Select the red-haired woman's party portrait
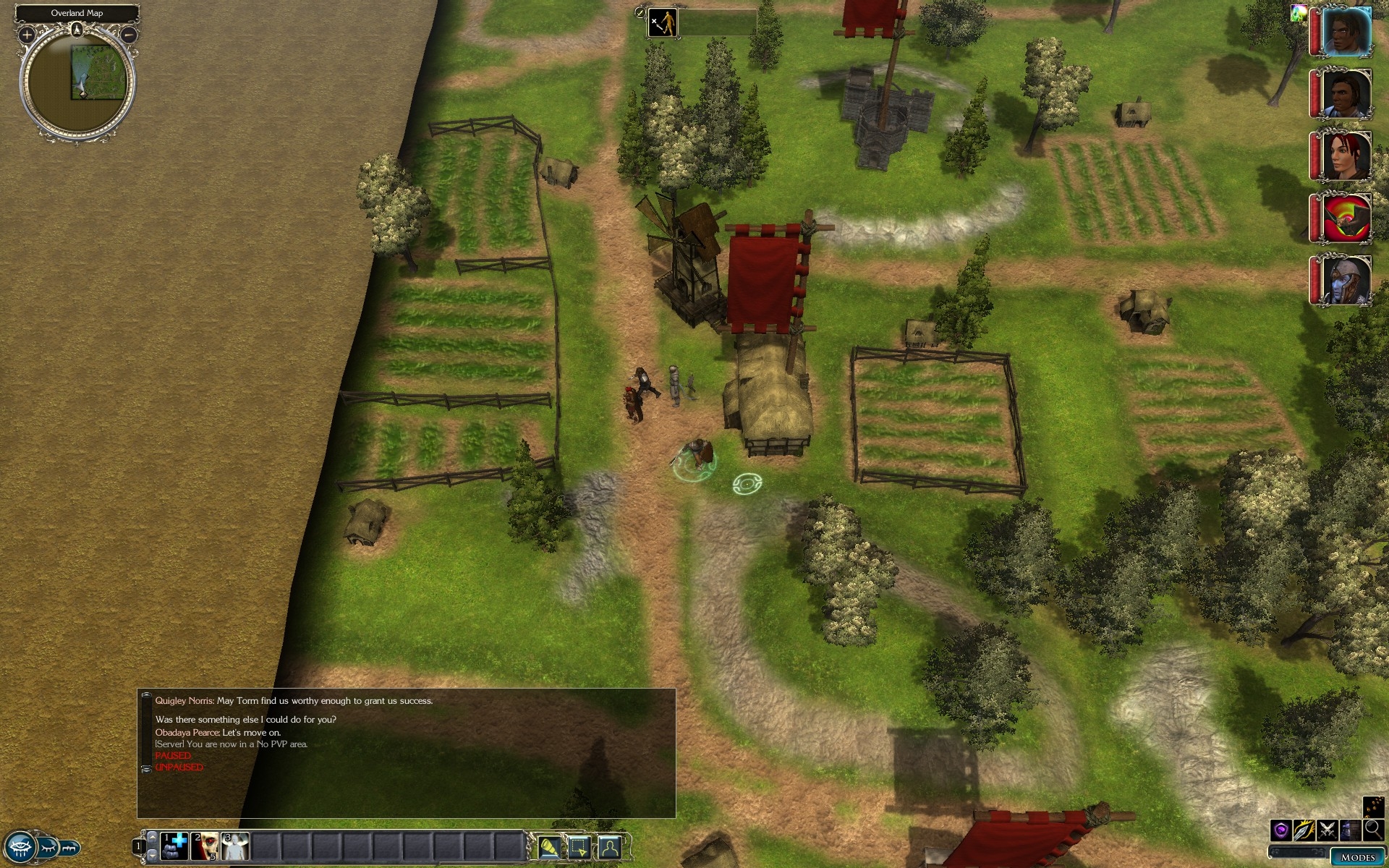The image size is (1389, 868). click(1346, 156)
